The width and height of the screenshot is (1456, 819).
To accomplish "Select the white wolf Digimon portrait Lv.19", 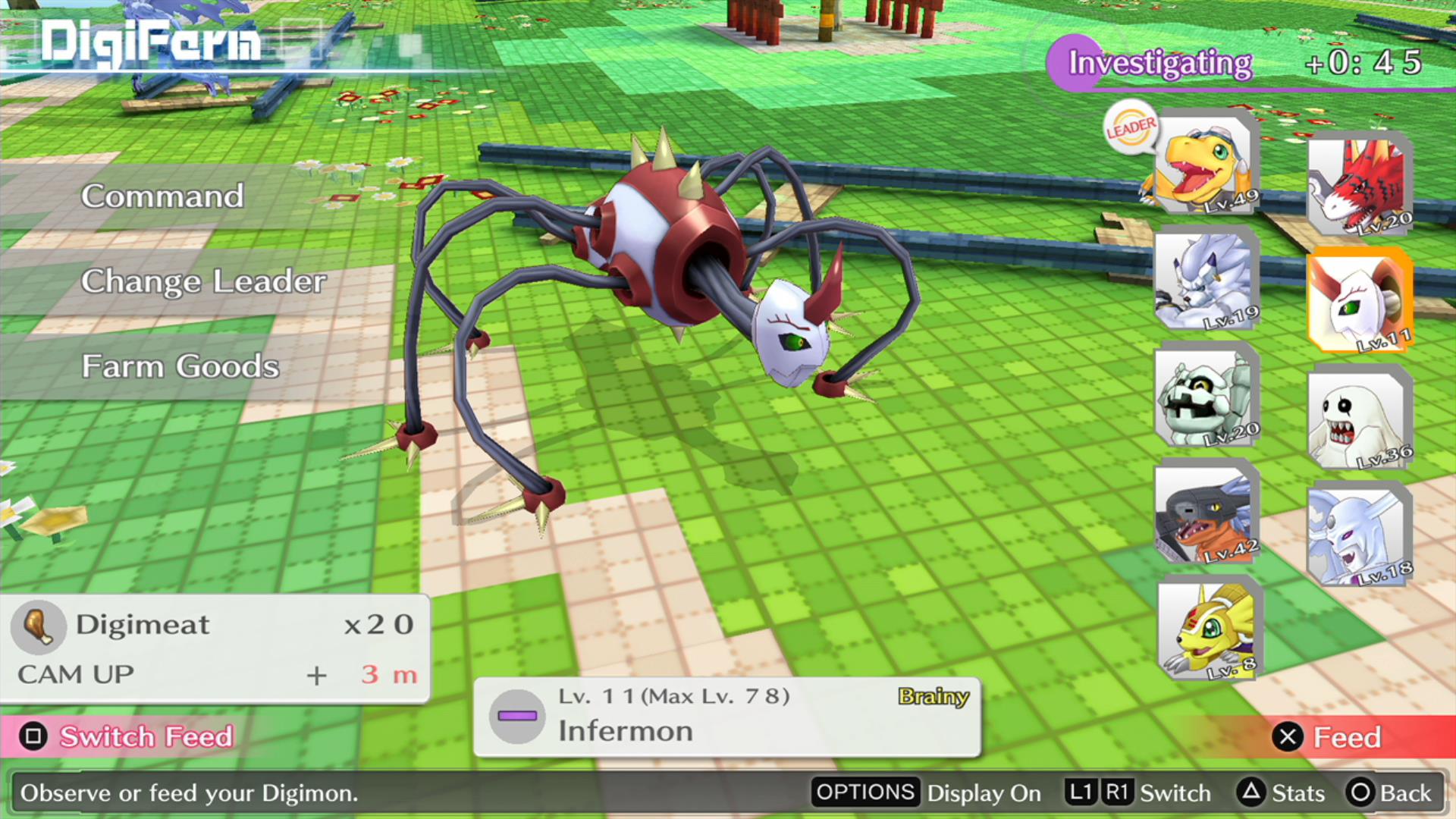I will (1205, 280).
